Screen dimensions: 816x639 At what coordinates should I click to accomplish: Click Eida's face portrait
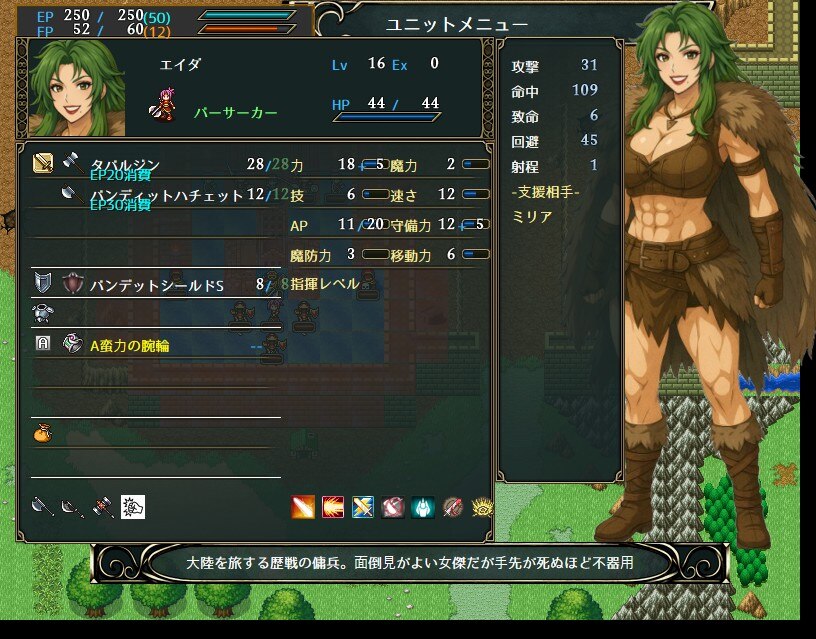(x=77, y=90)
